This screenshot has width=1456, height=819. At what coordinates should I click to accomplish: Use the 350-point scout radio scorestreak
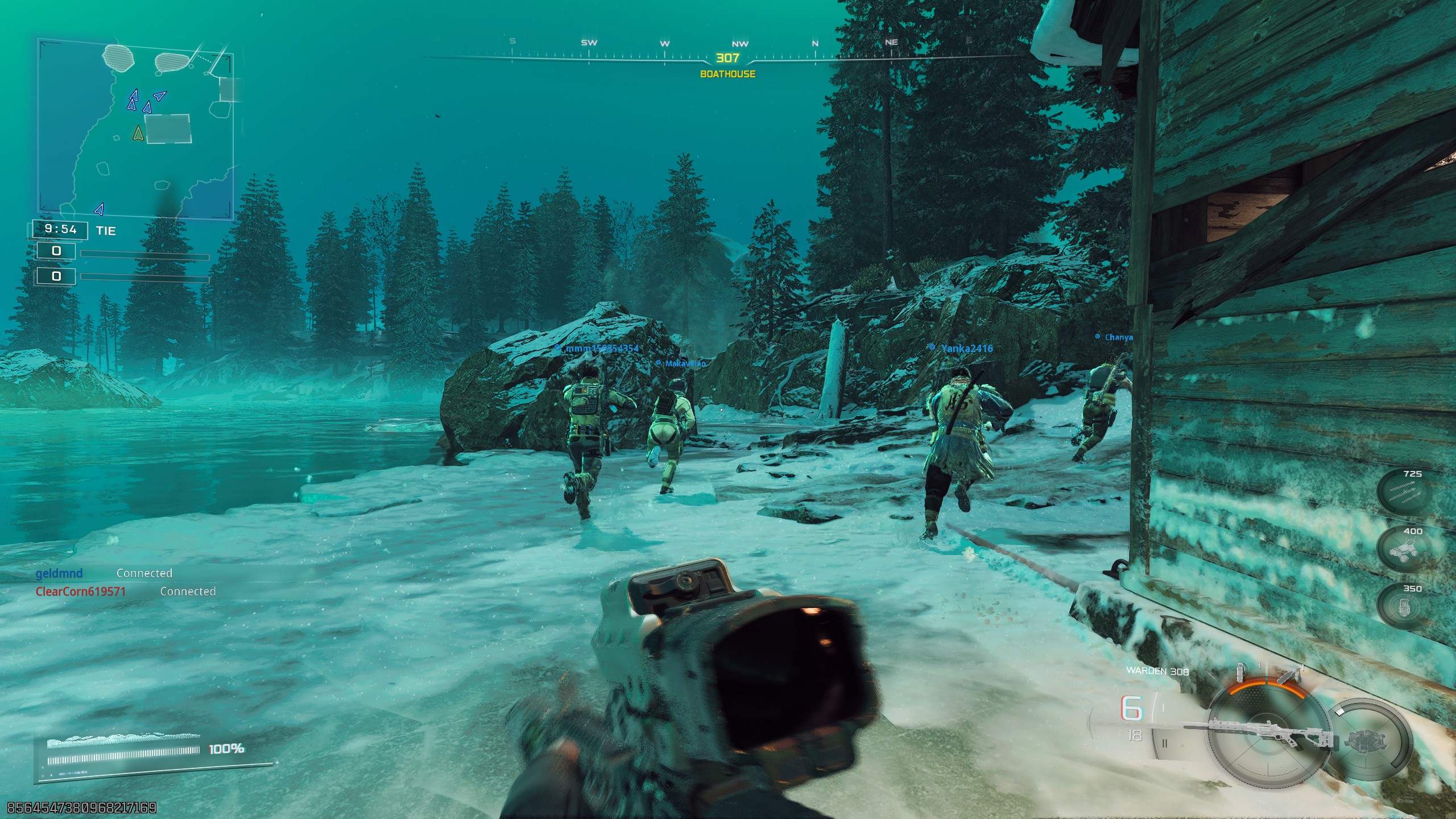pyautogui.click(x=1403, y=607)
